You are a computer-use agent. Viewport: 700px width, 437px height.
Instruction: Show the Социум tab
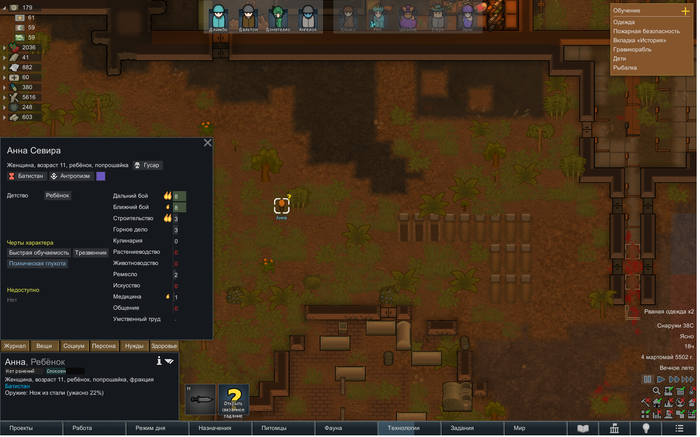point(74,345)
